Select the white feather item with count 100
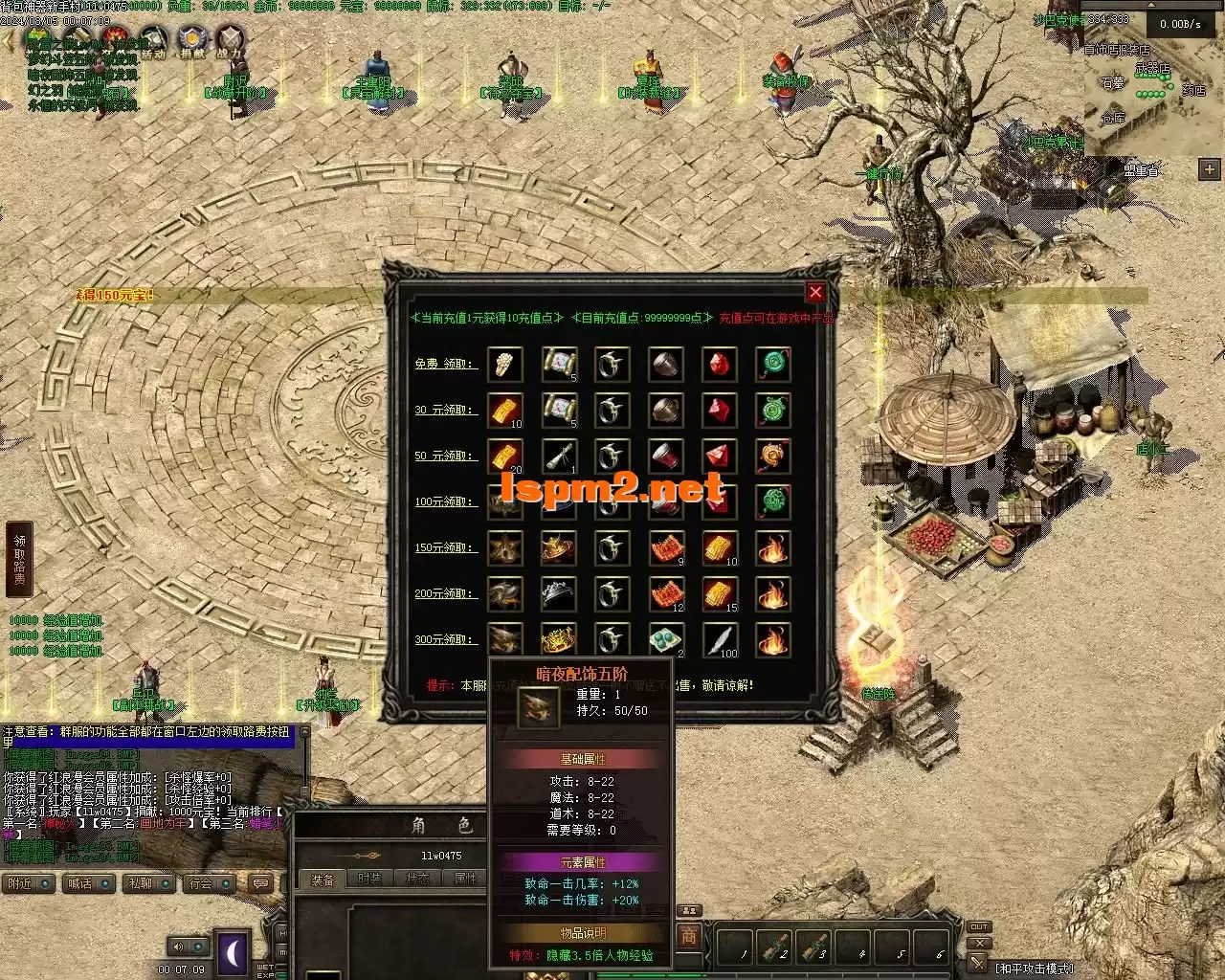Image resolution: width=1225 pixels, height=980 pixels. click(720, 639)
